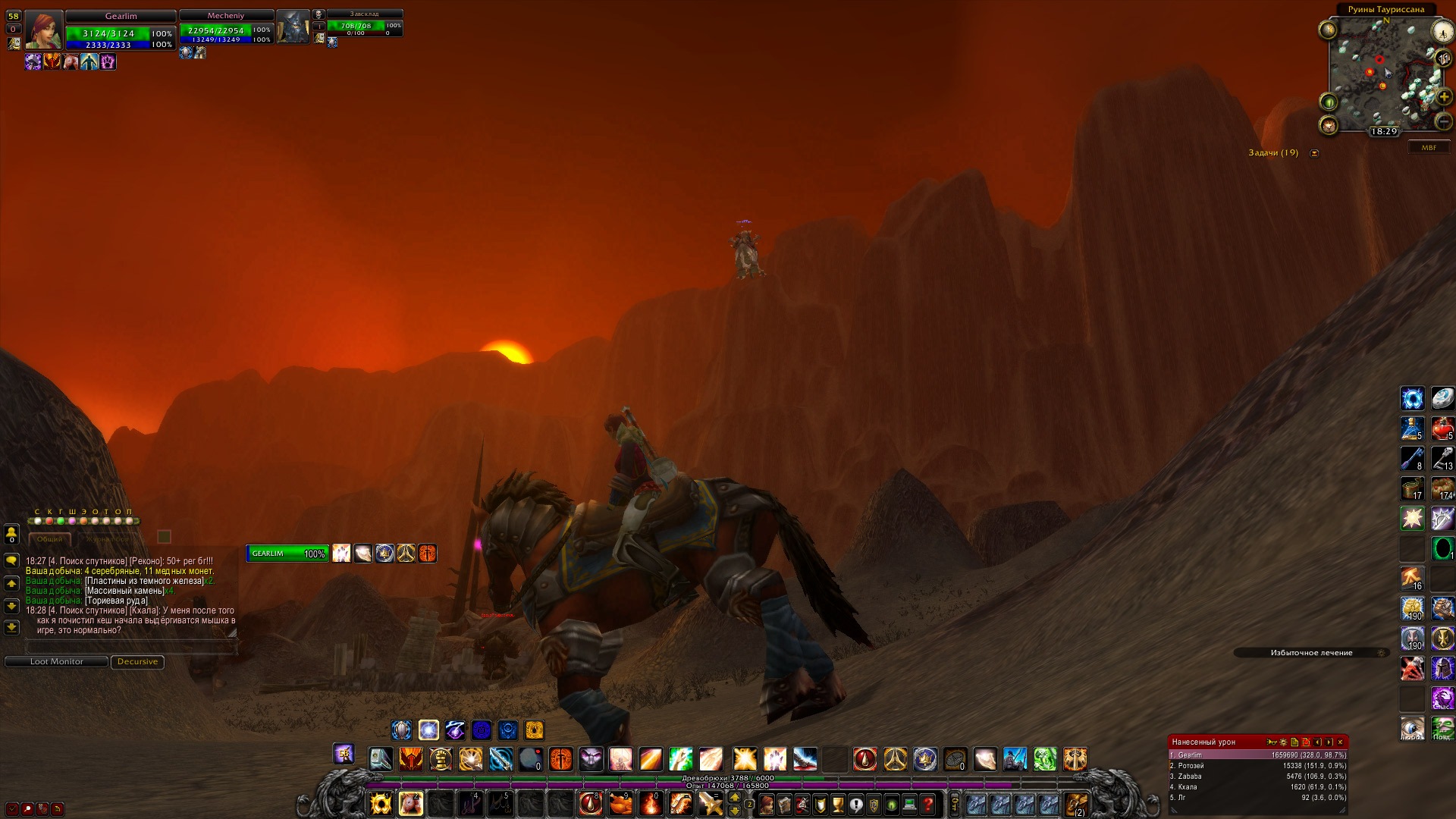Open the Loot Monitor panel

click(x=56, y=662)
